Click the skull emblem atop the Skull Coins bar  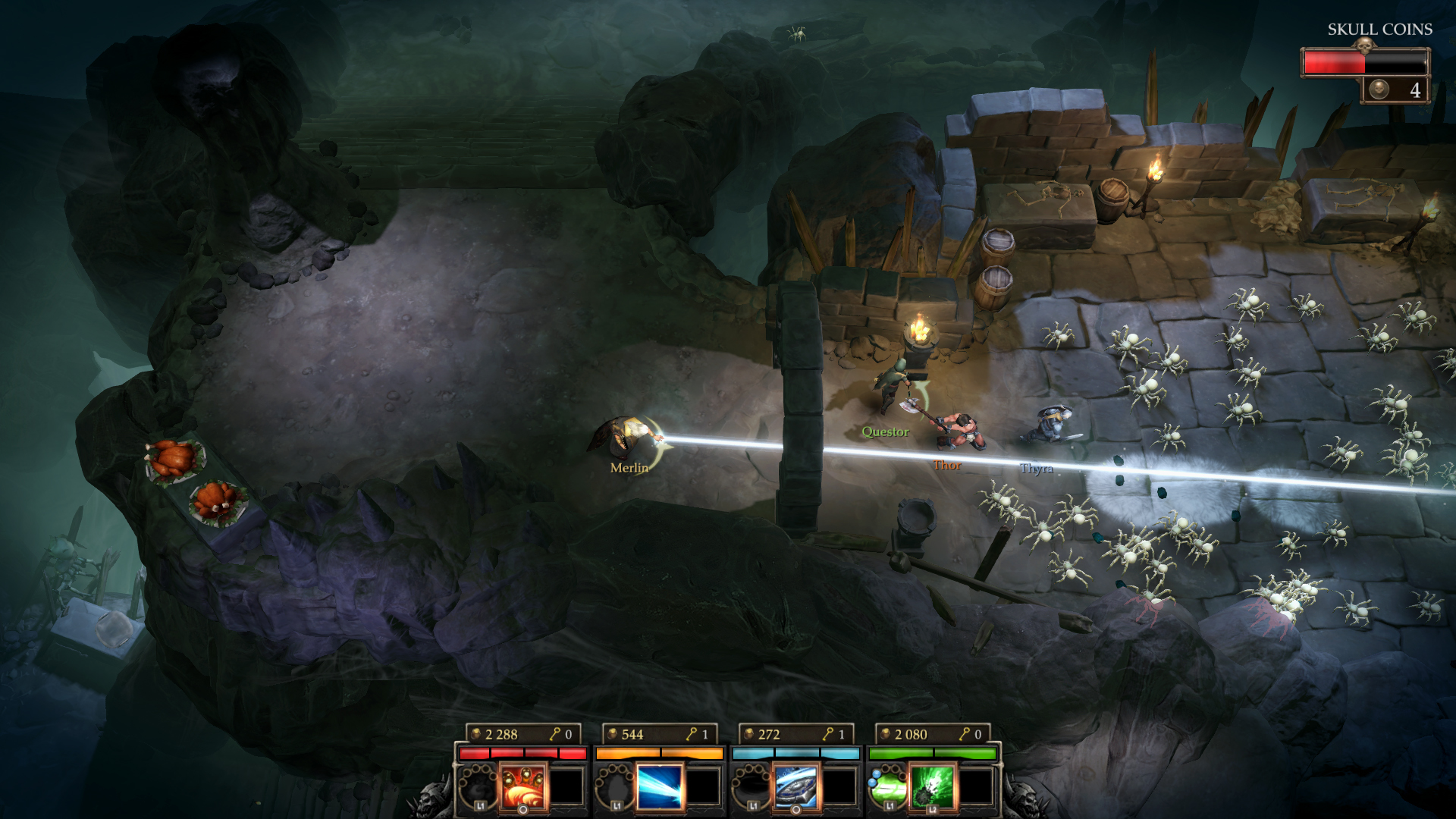pyautogui.click(x=1365, y=45)
